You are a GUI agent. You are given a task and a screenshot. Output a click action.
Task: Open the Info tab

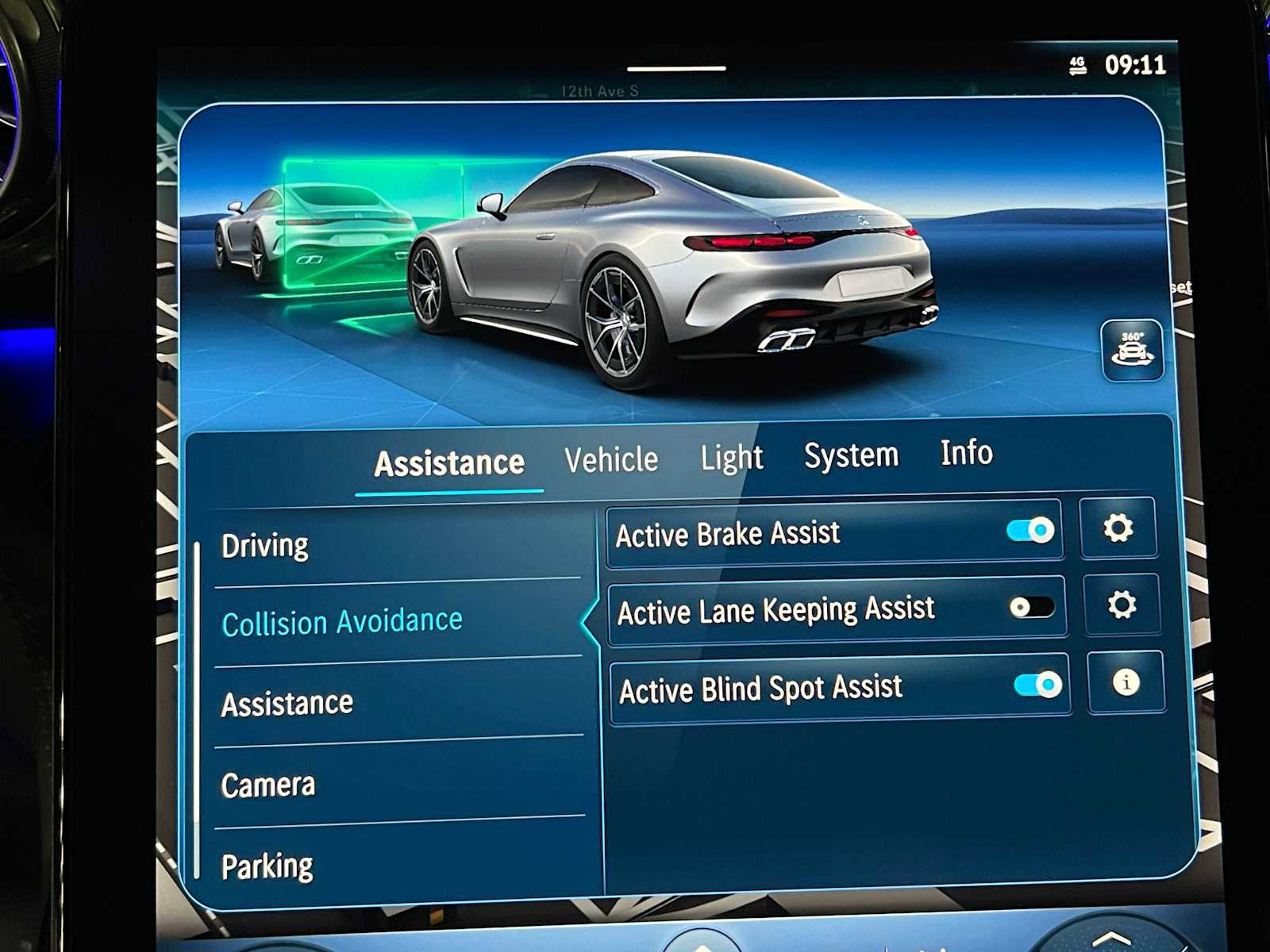(965, 453)
